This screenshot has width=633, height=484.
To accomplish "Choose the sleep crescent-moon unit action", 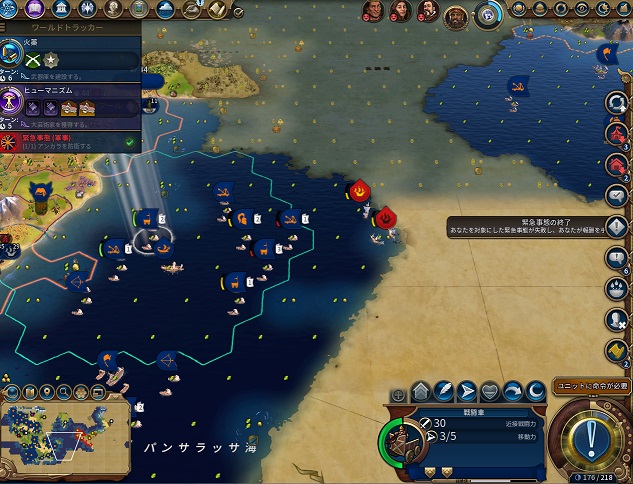I will pos(535,391).
